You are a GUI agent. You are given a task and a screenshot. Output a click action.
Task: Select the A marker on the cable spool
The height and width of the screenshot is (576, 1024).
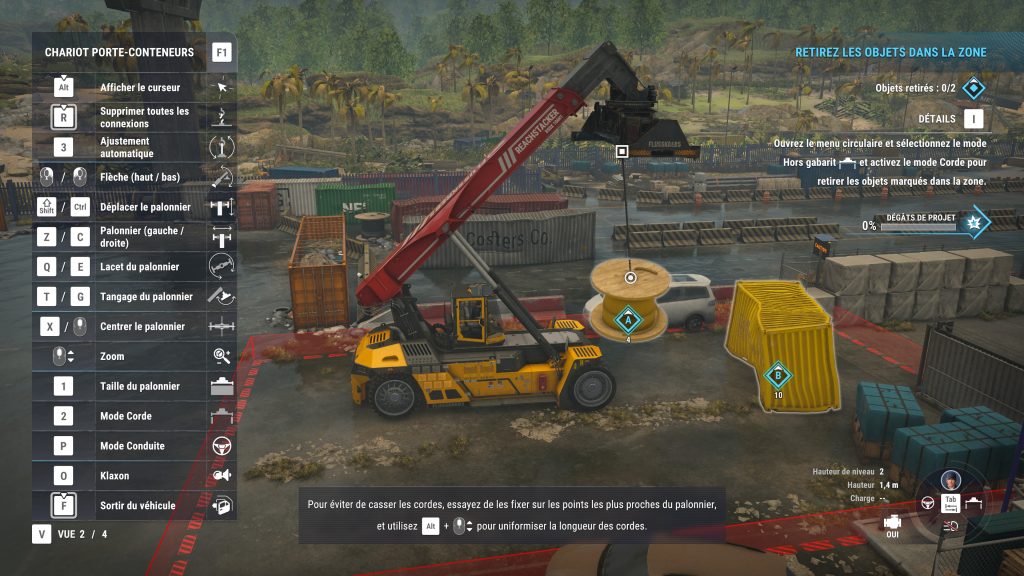point(628,320)
